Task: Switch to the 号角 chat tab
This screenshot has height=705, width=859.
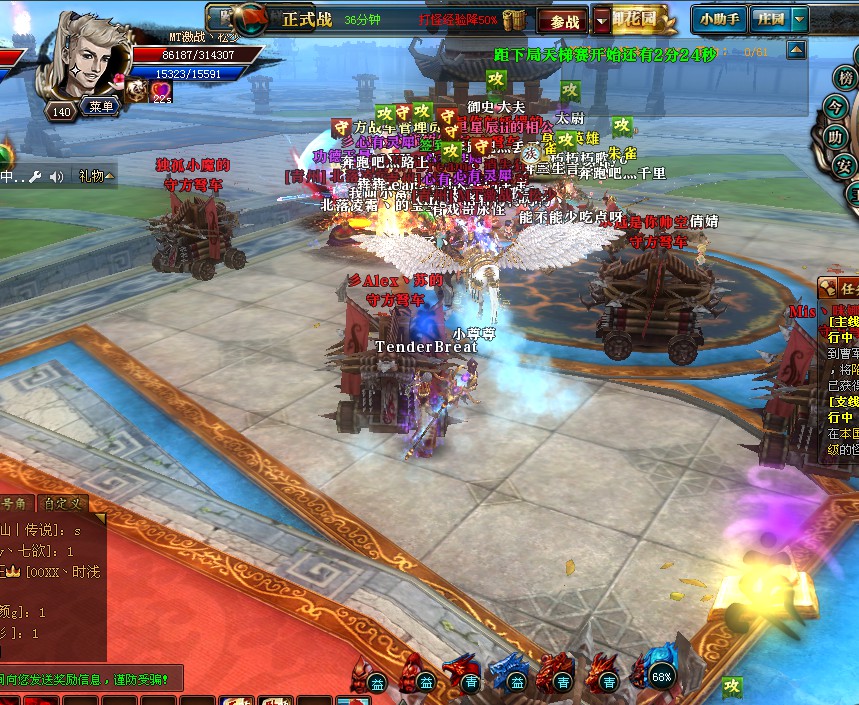Action: point(15,505)
